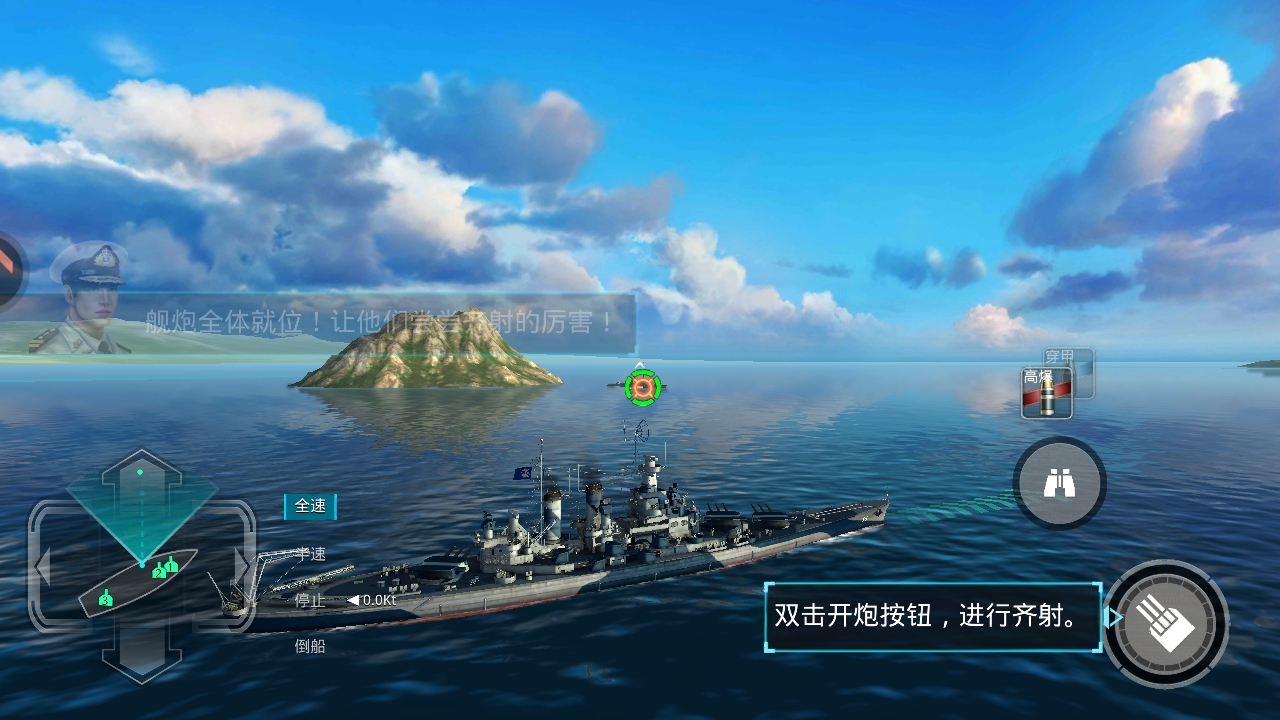
Task: Select turret number 1 on the ship diagram
Action: 172,565
